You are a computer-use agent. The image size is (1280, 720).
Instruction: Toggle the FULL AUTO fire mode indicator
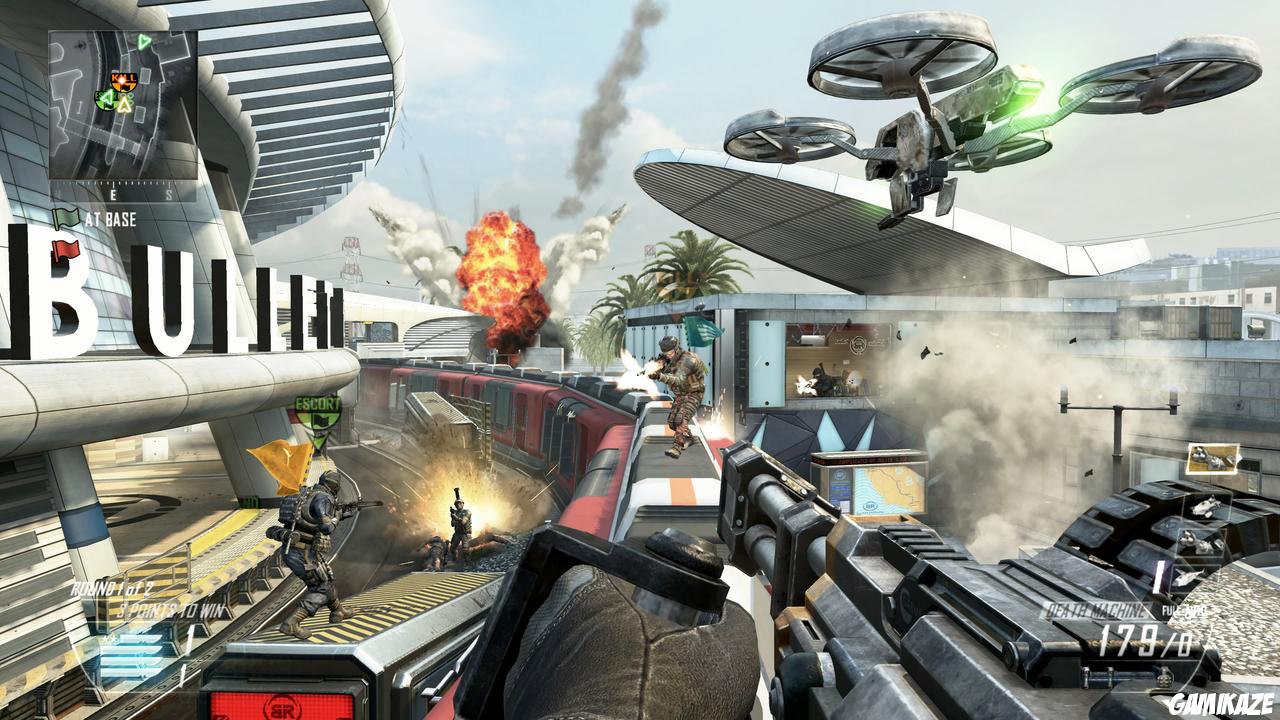point(1185,610)
